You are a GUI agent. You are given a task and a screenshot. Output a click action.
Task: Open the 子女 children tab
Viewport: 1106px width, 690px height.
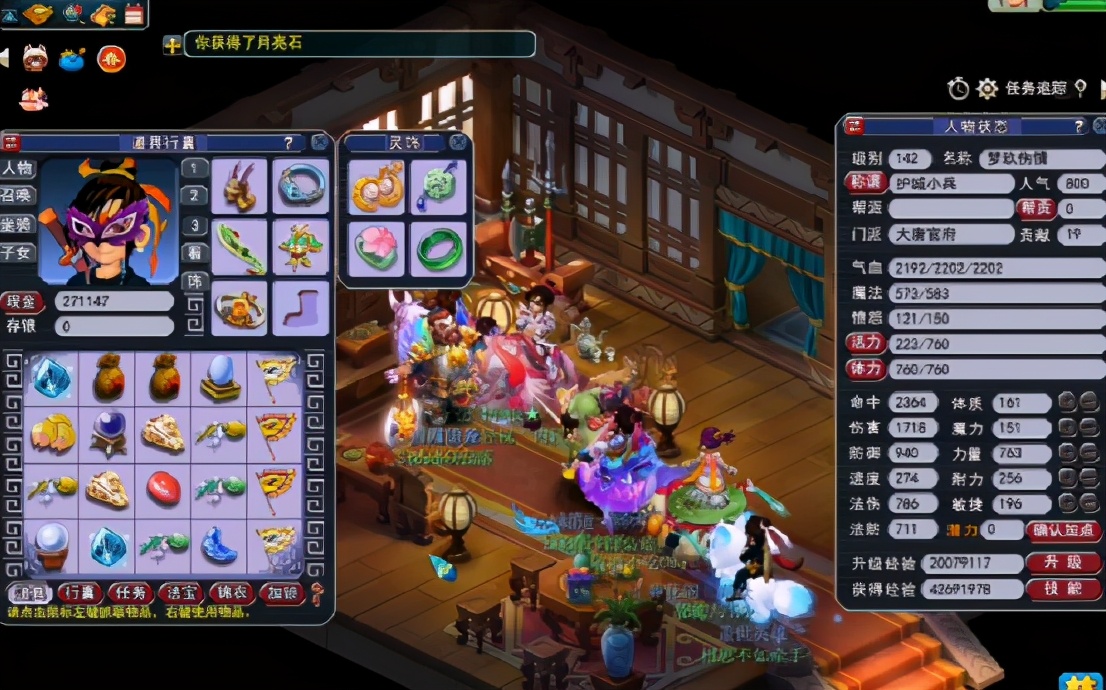pos(17,253)
